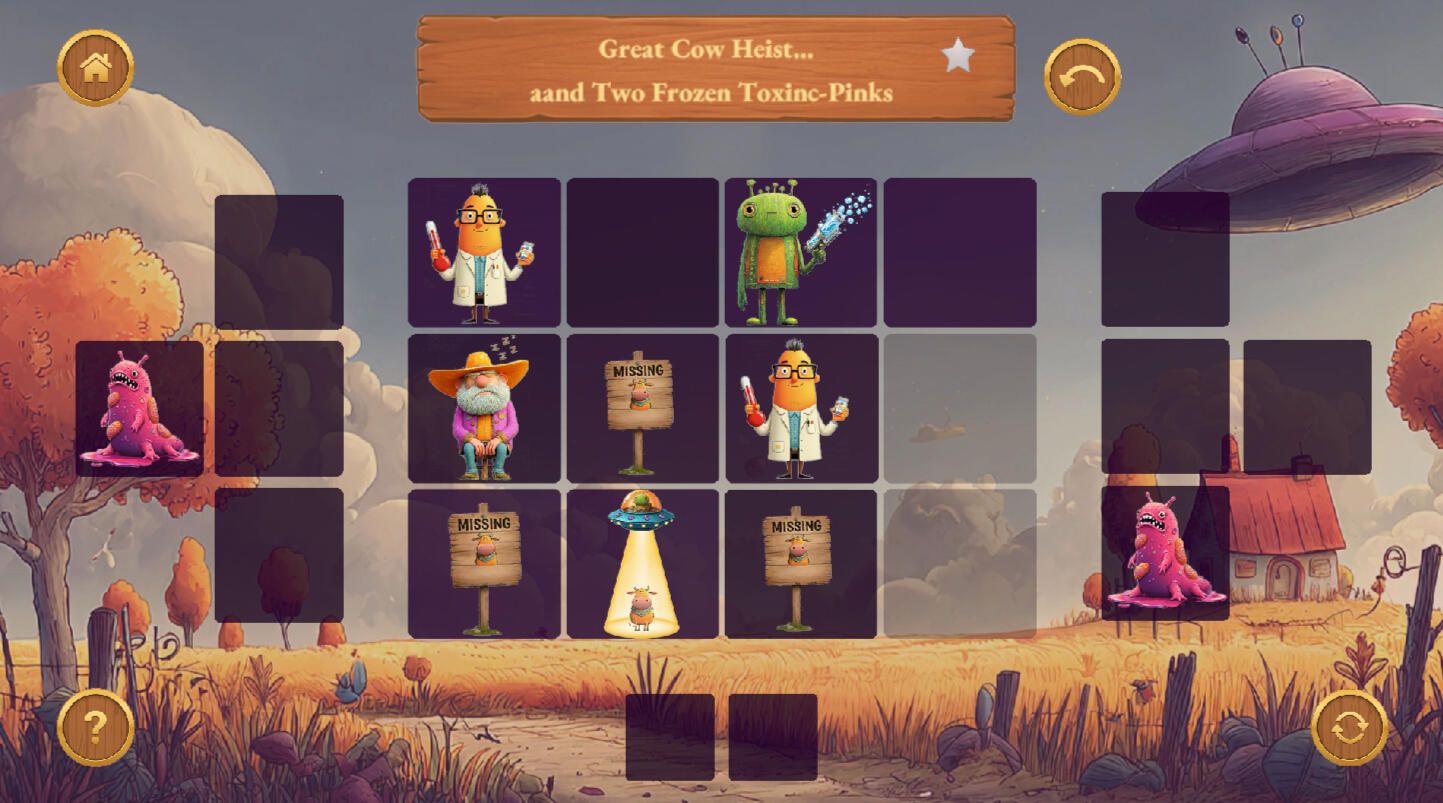
Task: Undo the last move
Action: pos(1082,76)
